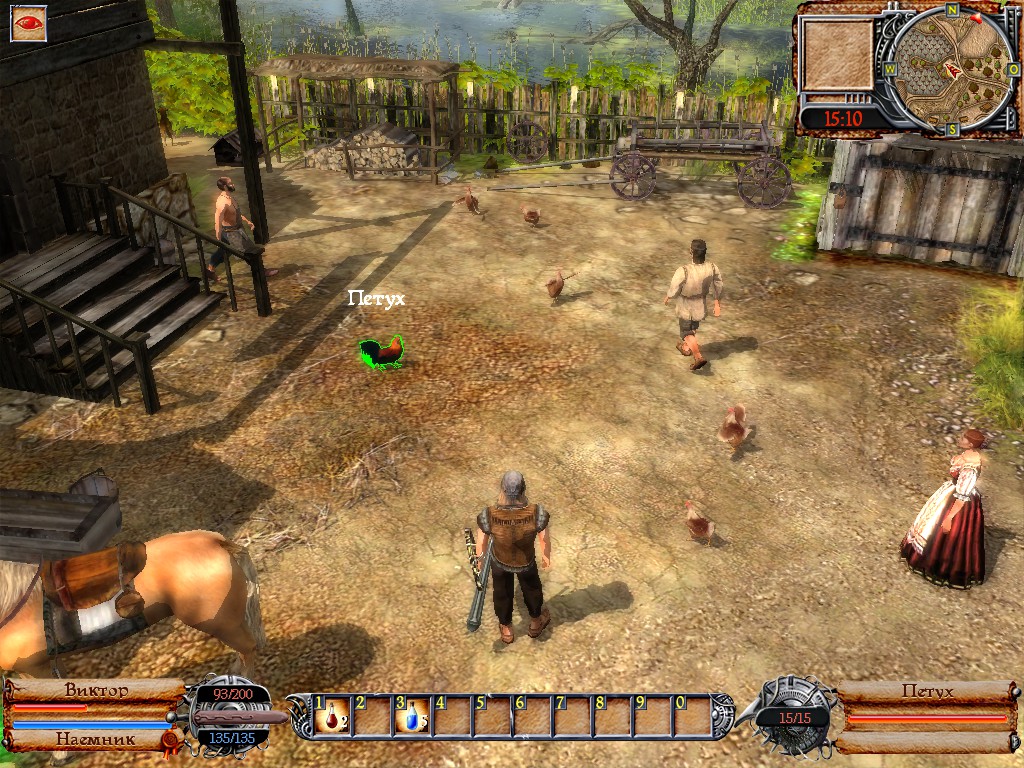Select the highlighted Петух rooster
This screenshot has height=768, width=1024.
click(381, 352)
